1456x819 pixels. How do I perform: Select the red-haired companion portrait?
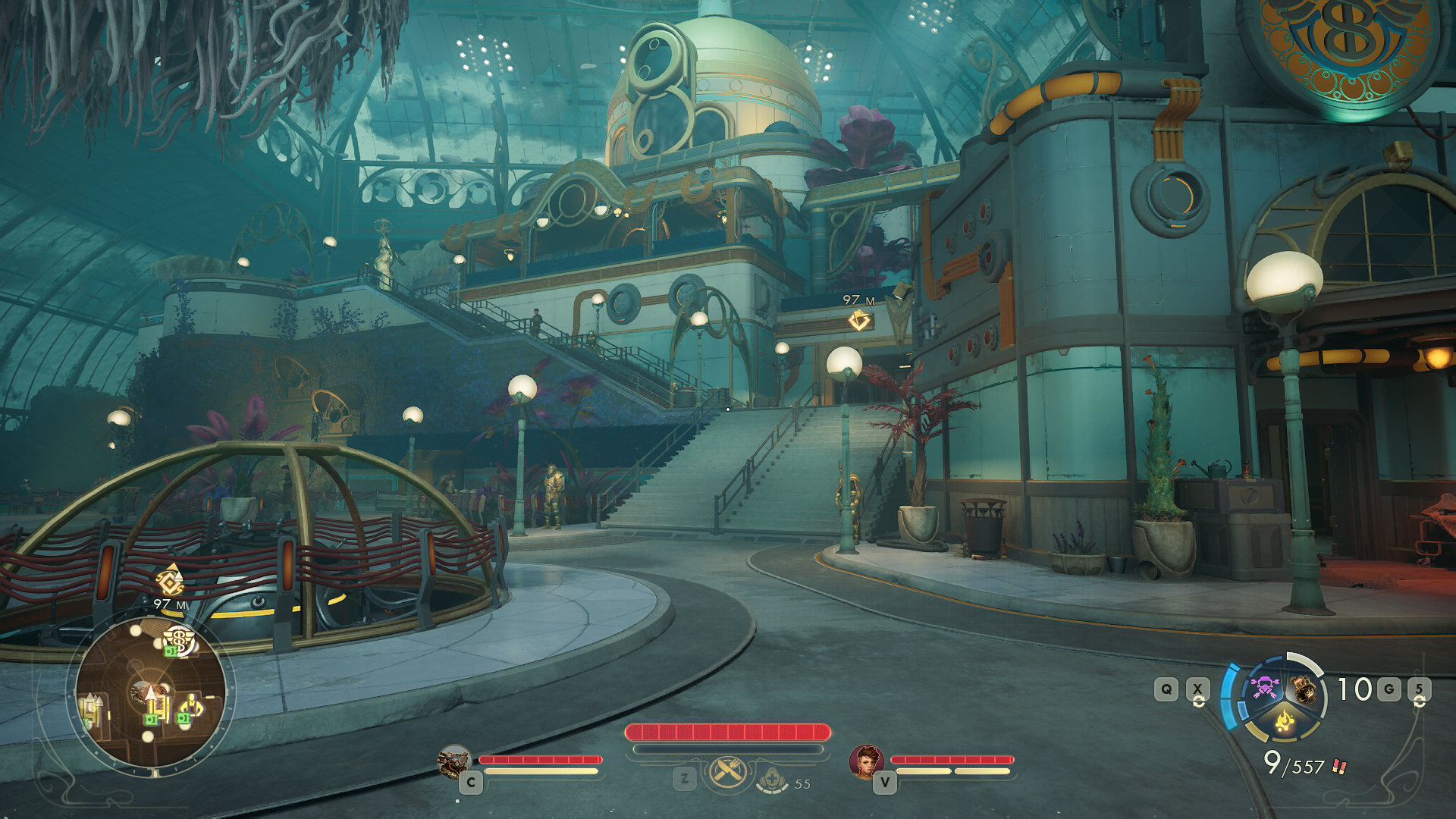[x=866, y=761]
